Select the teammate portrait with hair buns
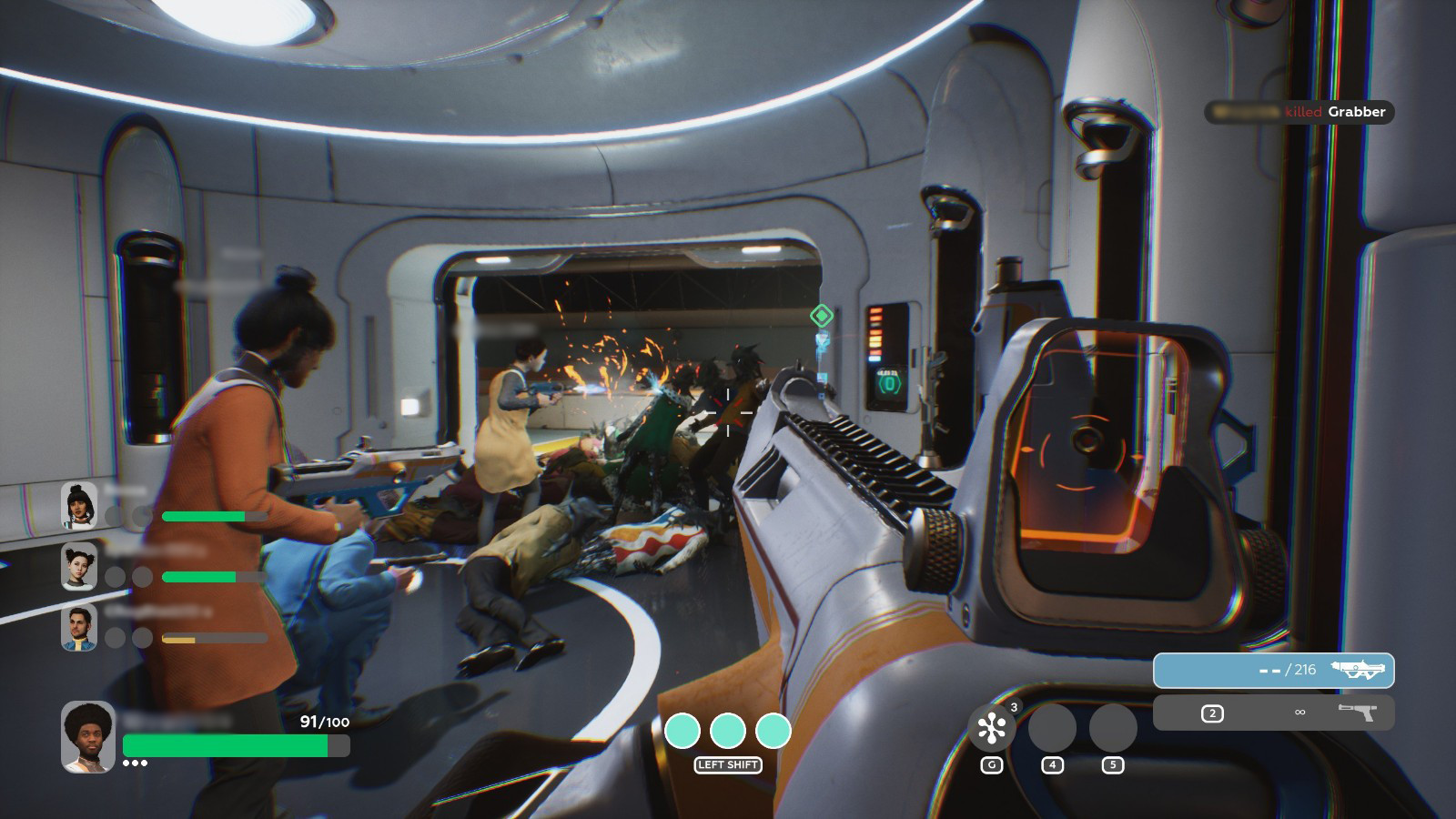This screenshot has height=819, width=1456. pos(79,567)
